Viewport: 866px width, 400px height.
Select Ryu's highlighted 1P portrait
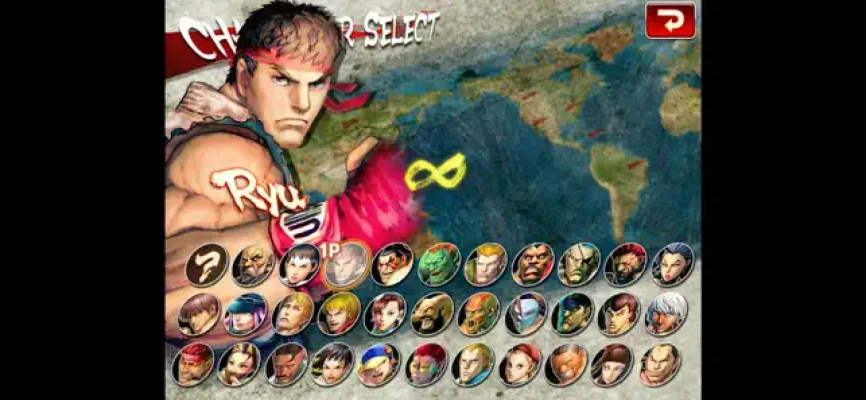(x=345, y=266)
